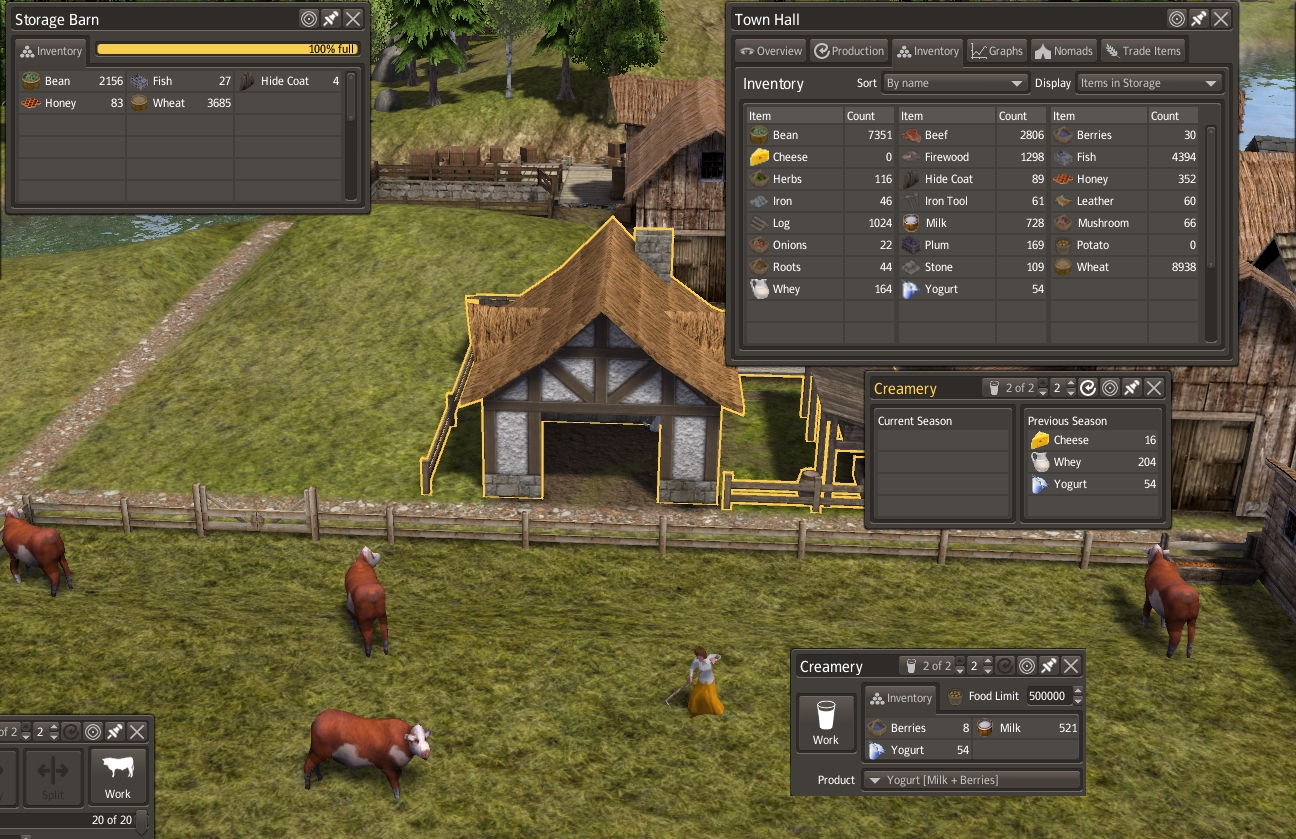Choose the Split button in the pasture panel
This screenshot has width=1296, height=839.
(x=53, y=776)
